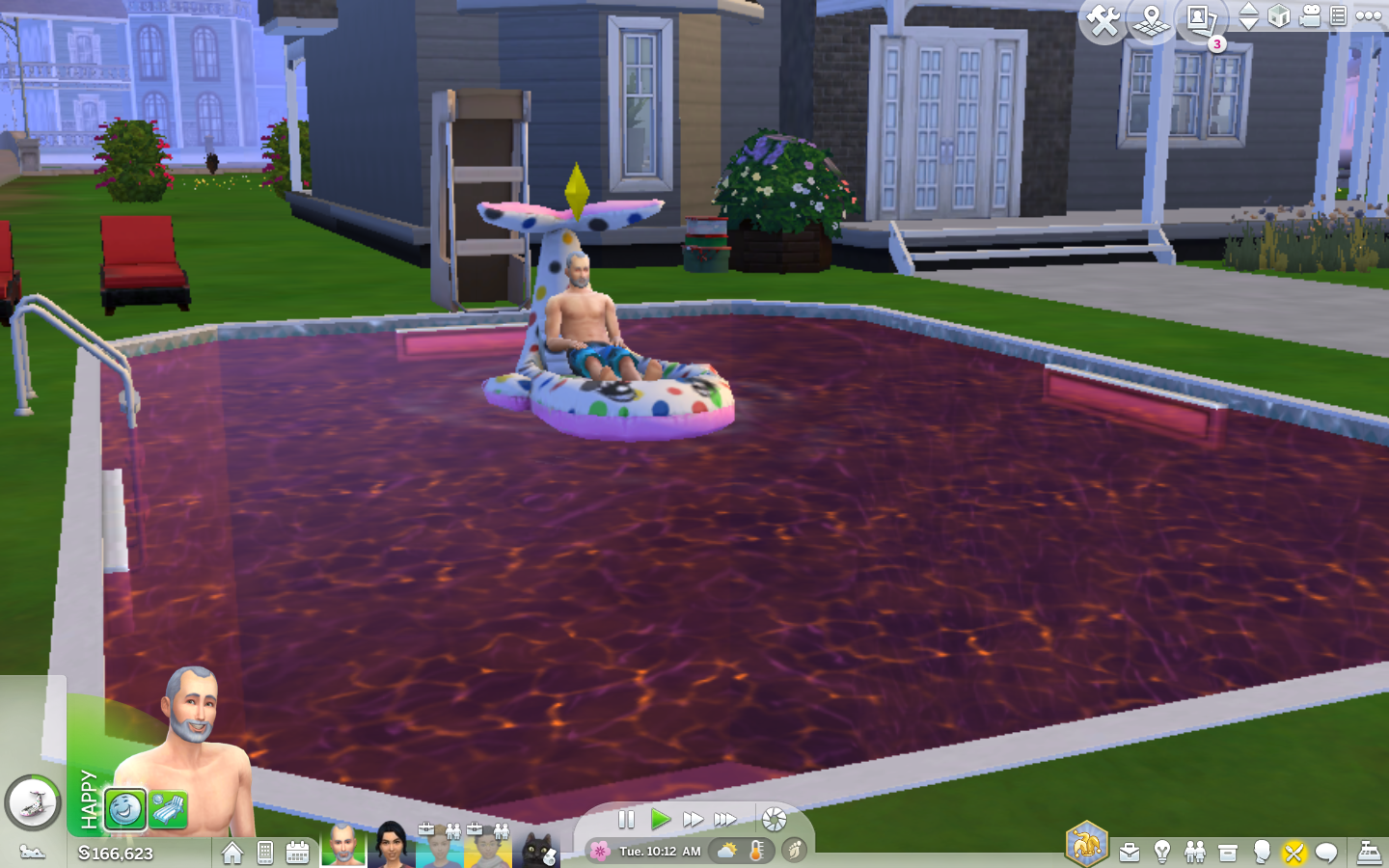This screenshot has height=868, width=1389.
Task: Open the Sim's inventory box icon
Action: click(1227, 852)
